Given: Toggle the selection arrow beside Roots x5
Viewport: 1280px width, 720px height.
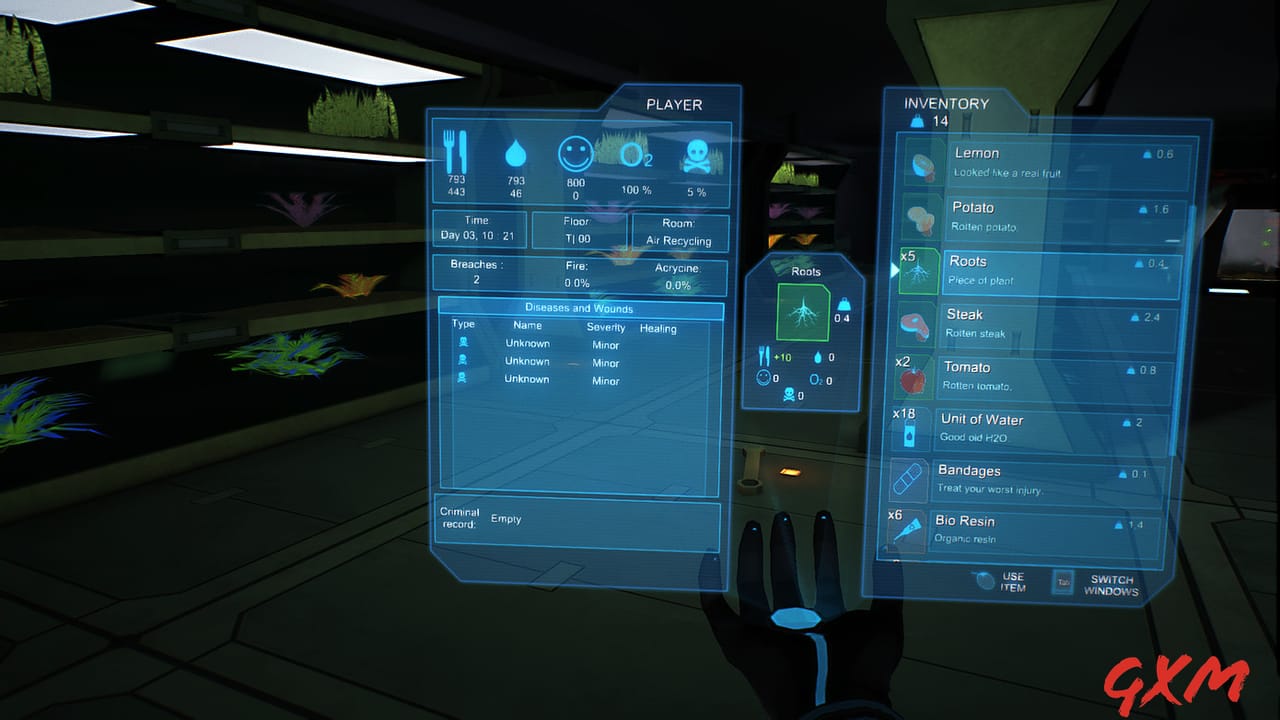Looking at the screenshot, I should click(x=893, y=269).
